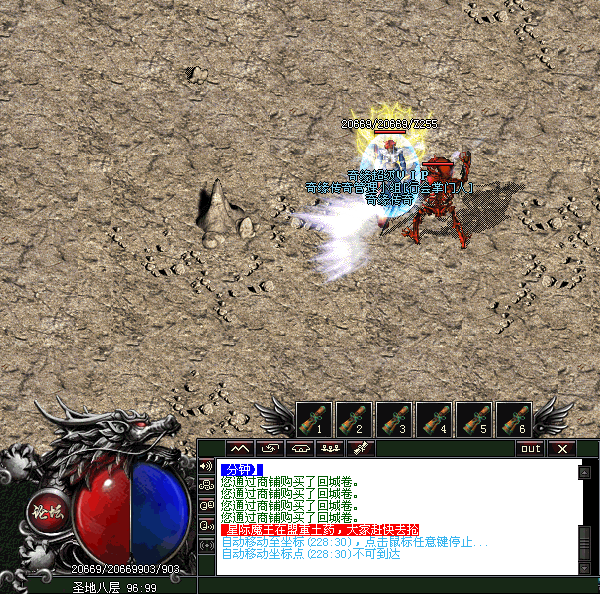Select the scroll in belt slot 3

click(x=394, y=418)
